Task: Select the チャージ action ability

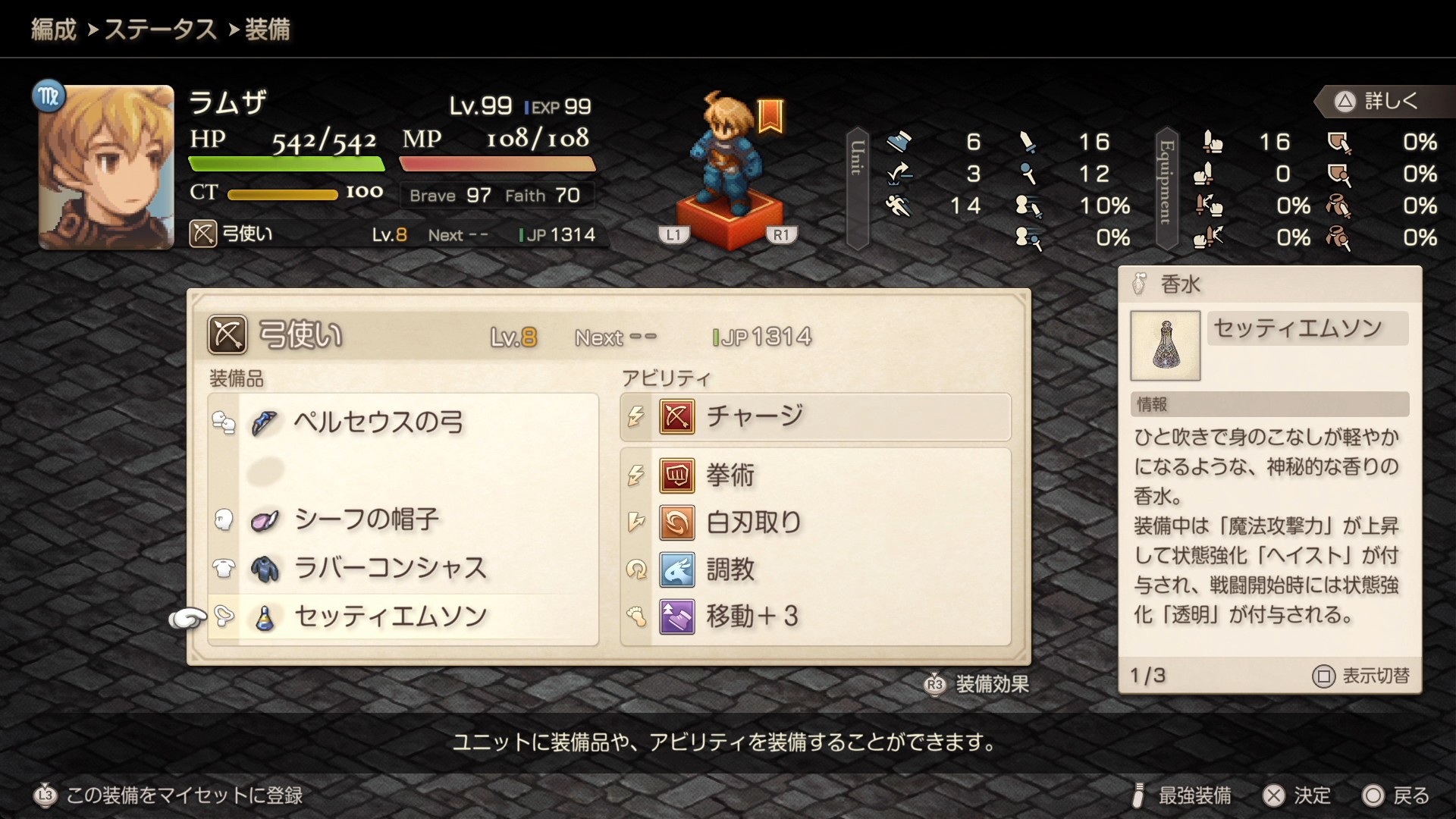Action: [815, 417]
